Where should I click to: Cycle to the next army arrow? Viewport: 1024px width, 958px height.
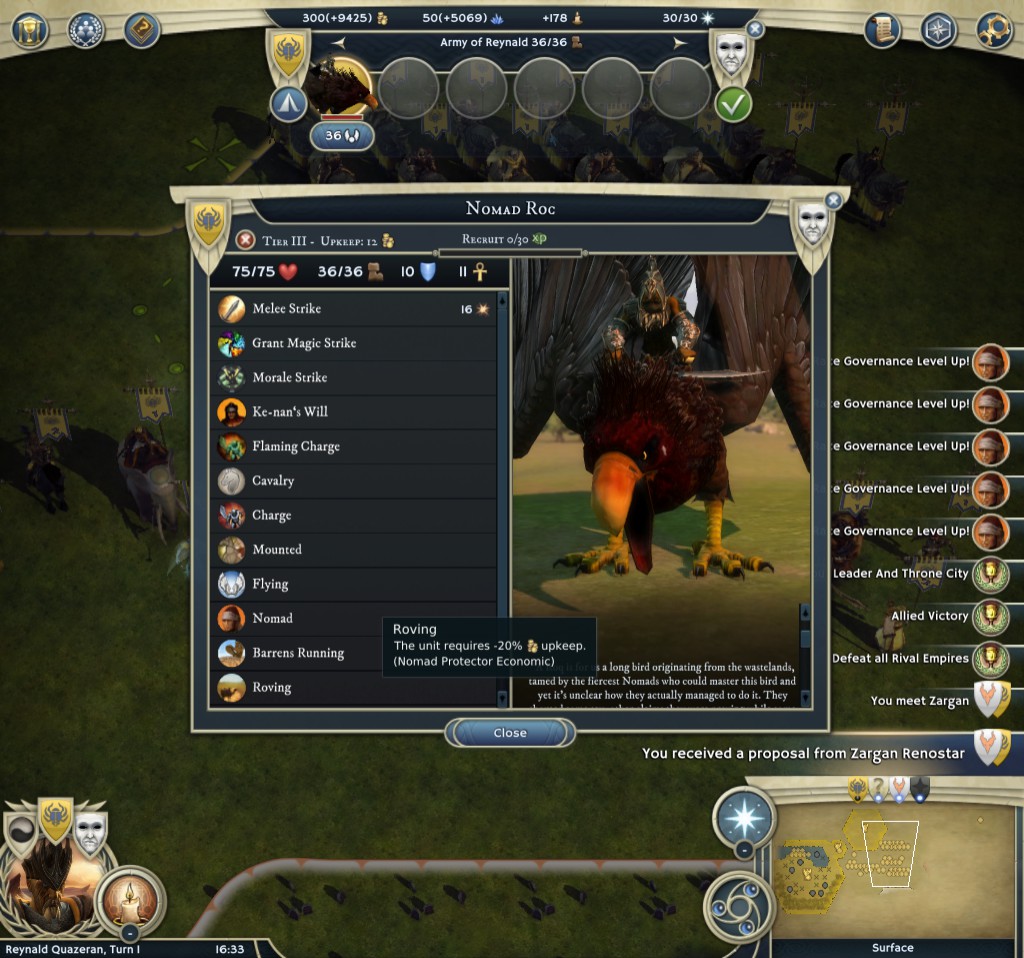pos(680,43)
